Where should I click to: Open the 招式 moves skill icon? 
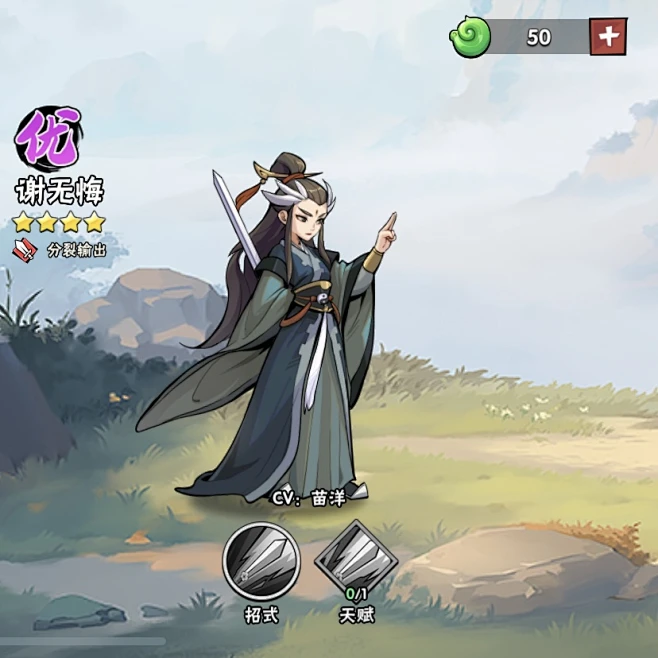click(260, 561)
